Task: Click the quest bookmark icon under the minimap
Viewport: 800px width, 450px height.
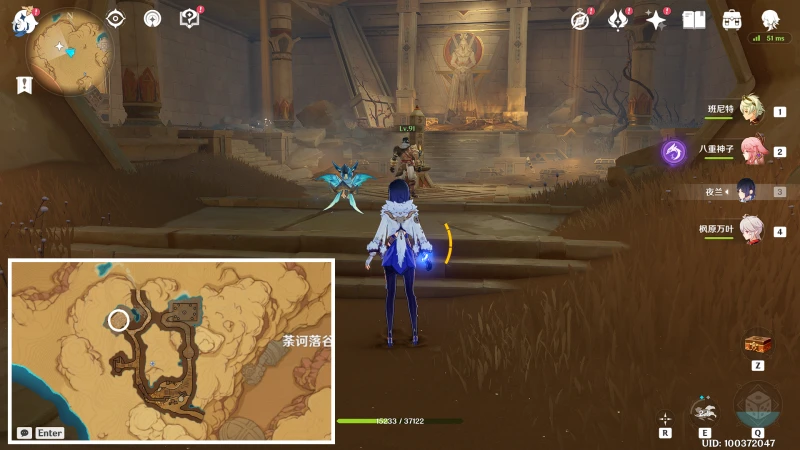Action: pyautogui.click(x=25, y=85)
